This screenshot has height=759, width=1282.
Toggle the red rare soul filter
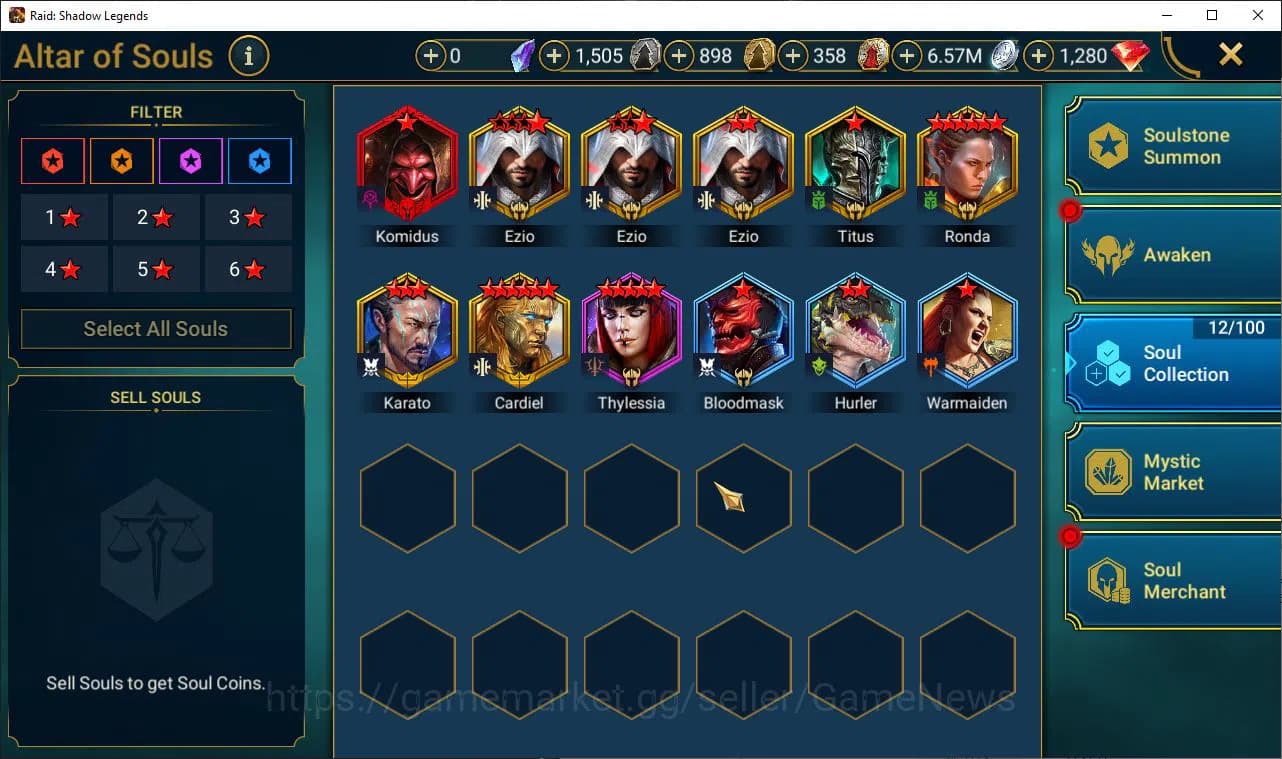coord(52,161)
